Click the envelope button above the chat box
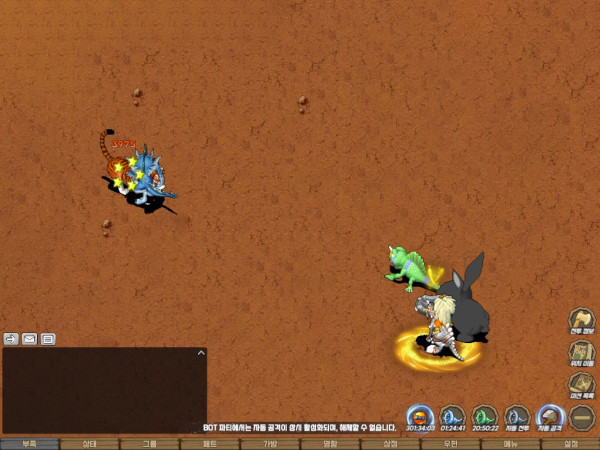Image resolution: width=600 pixels, height=450 pixels. 29,339
